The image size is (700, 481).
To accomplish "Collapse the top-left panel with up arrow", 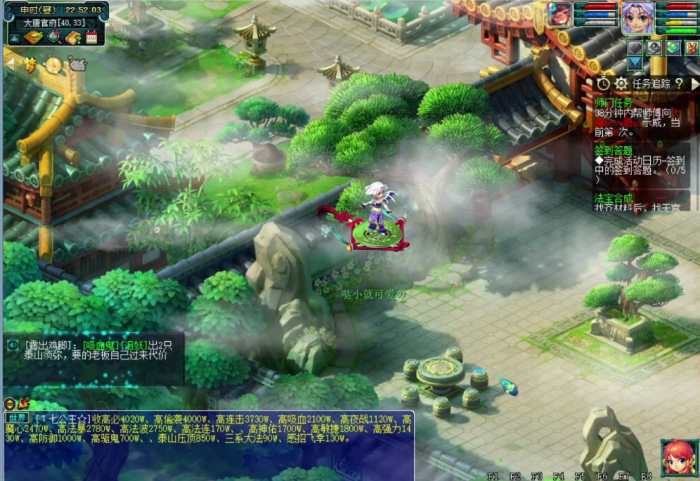I will [x=13, y=37].
